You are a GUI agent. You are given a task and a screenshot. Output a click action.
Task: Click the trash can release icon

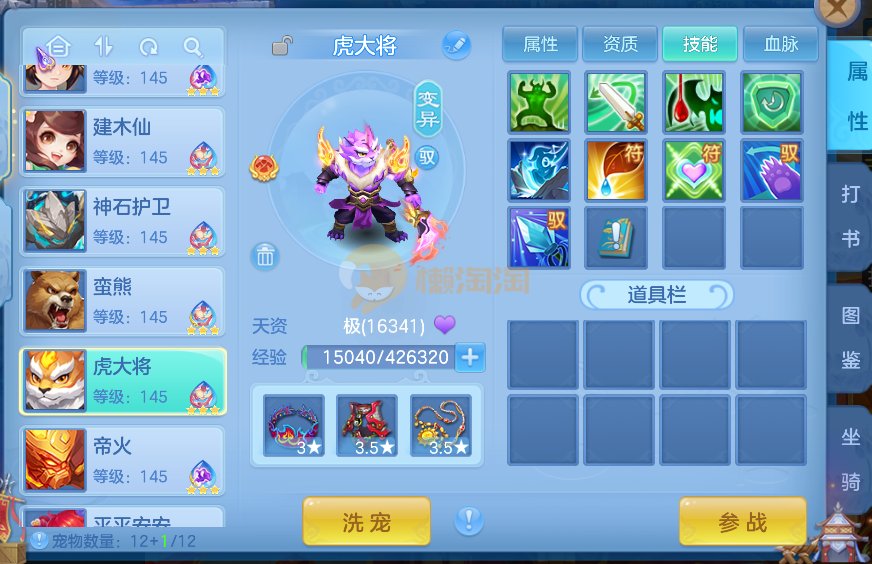tap(265, 256)
